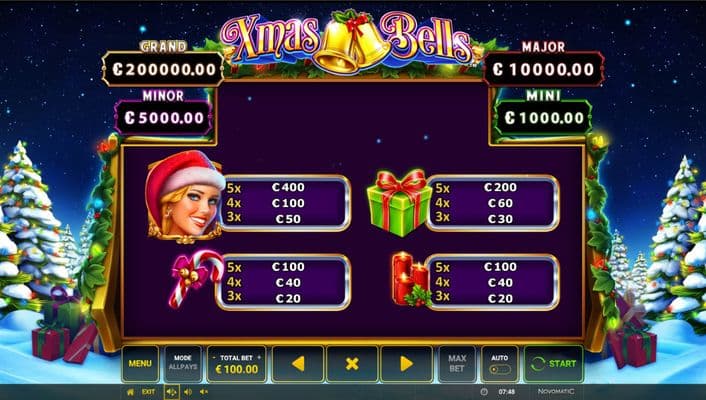
Task: Open the MENU button
Action: click(x=140, y=363)
